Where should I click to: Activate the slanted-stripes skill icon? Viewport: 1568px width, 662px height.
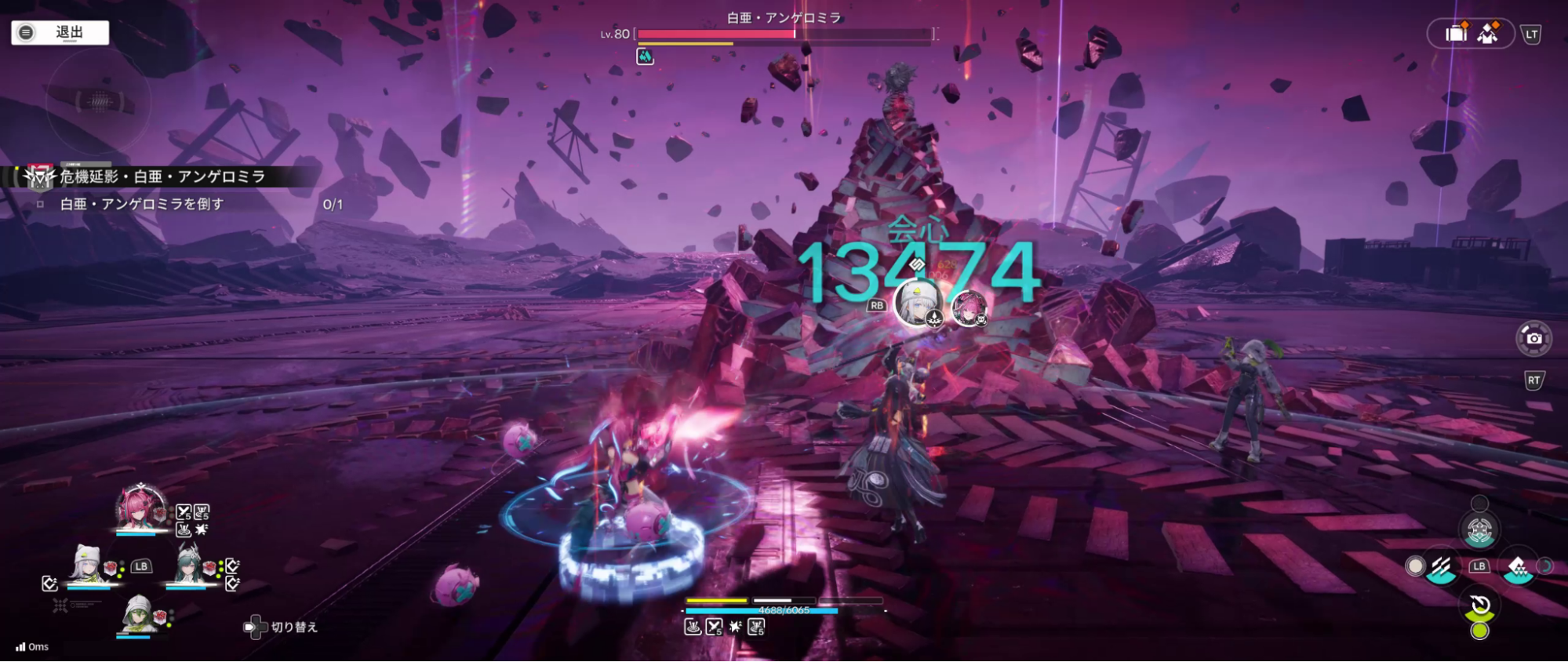(x=1441, y=567)
